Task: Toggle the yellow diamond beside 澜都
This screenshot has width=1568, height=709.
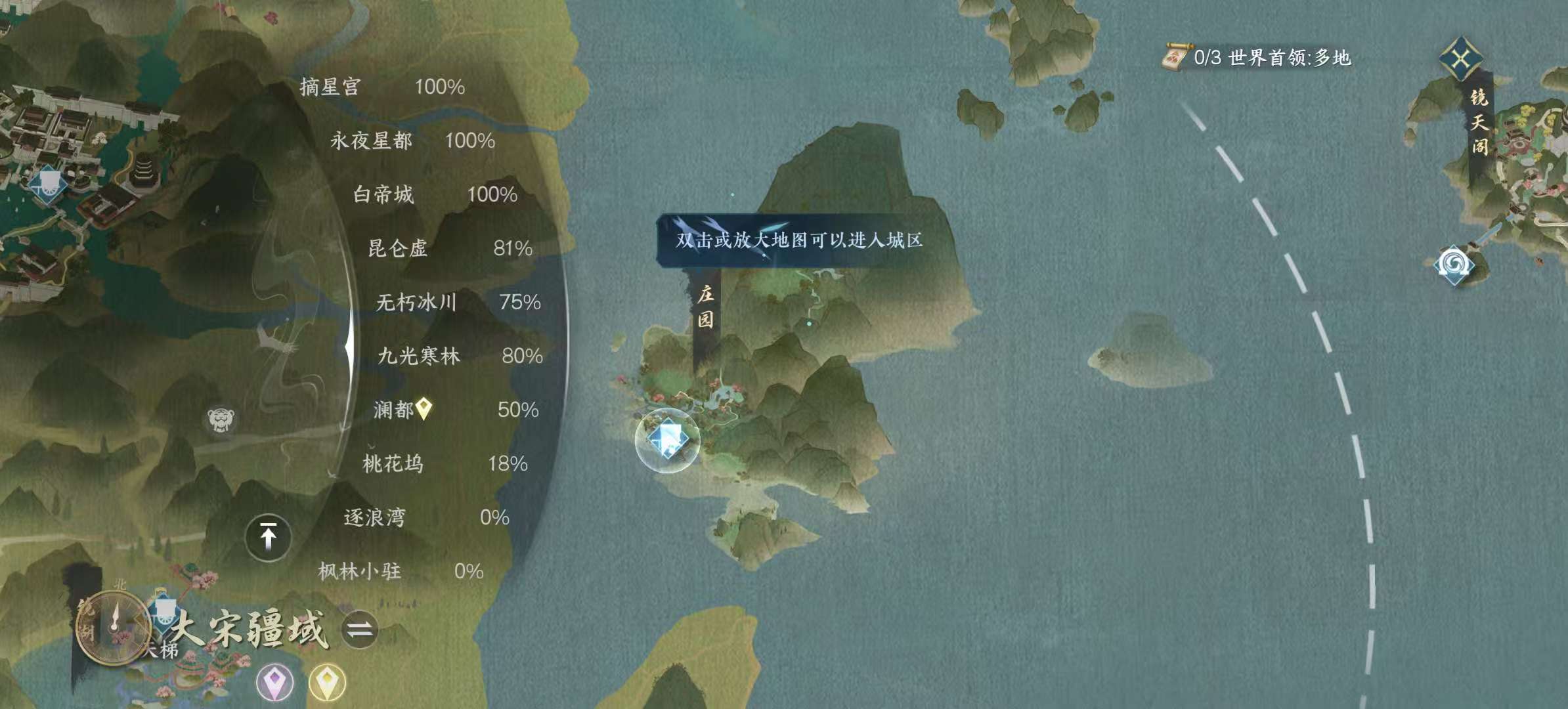Action: coord(424,408)
